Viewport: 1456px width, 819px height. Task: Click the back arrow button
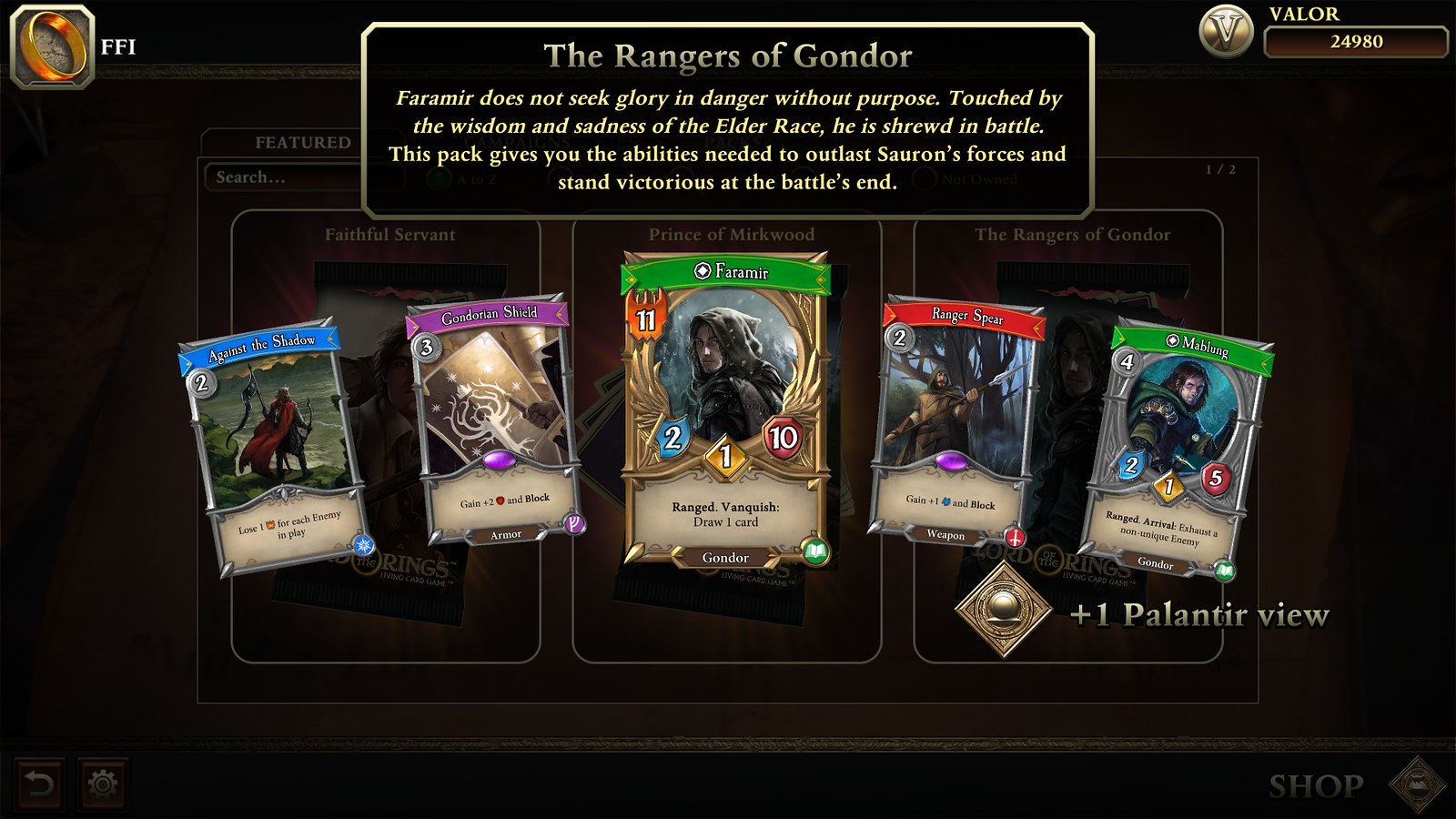[38, 781]
